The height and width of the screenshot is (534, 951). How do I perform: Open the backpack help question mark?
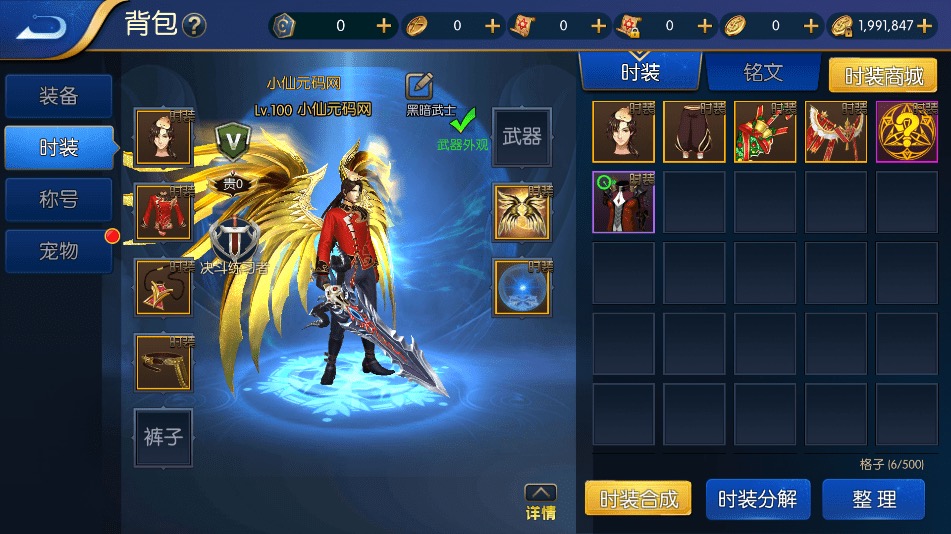195,26
